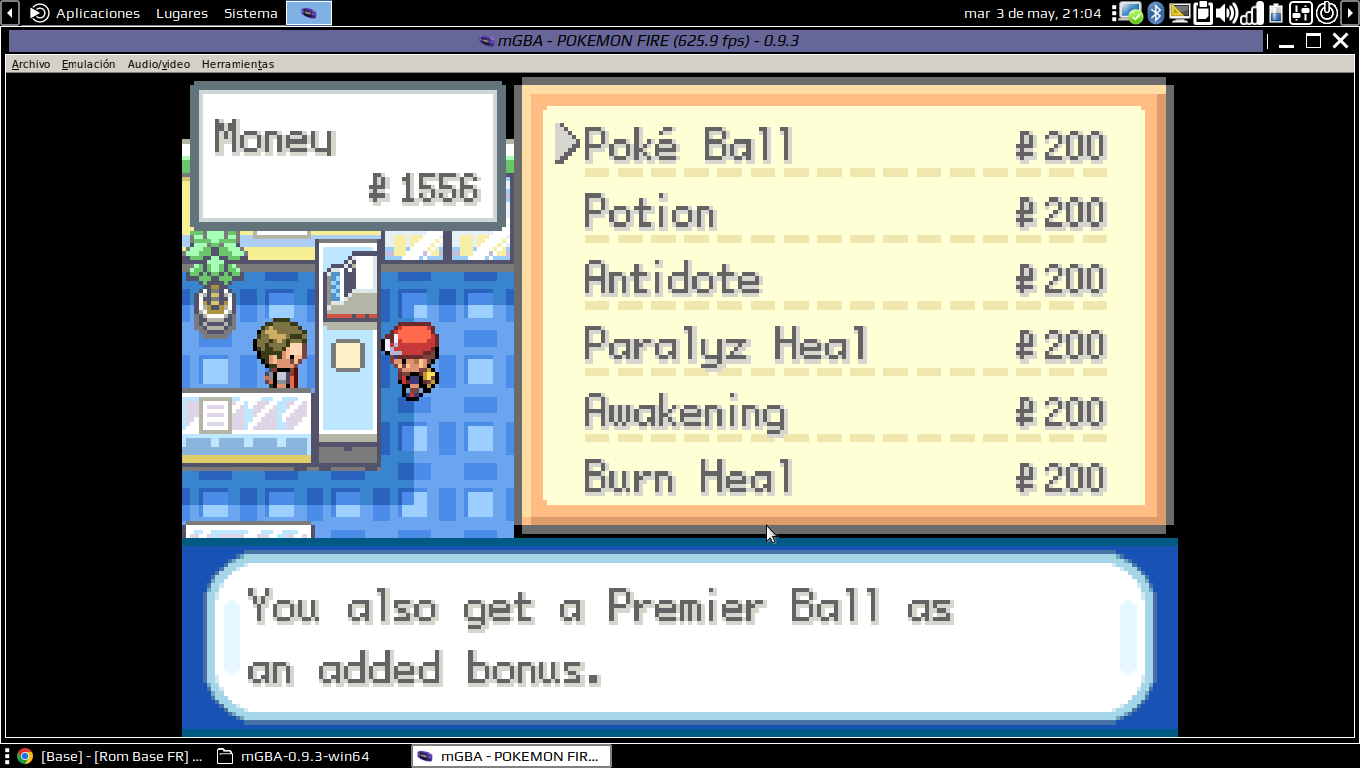The image size is (1360, 768).
Task: Choose Awakening from the item list
Action: click(x=685, y=412)
